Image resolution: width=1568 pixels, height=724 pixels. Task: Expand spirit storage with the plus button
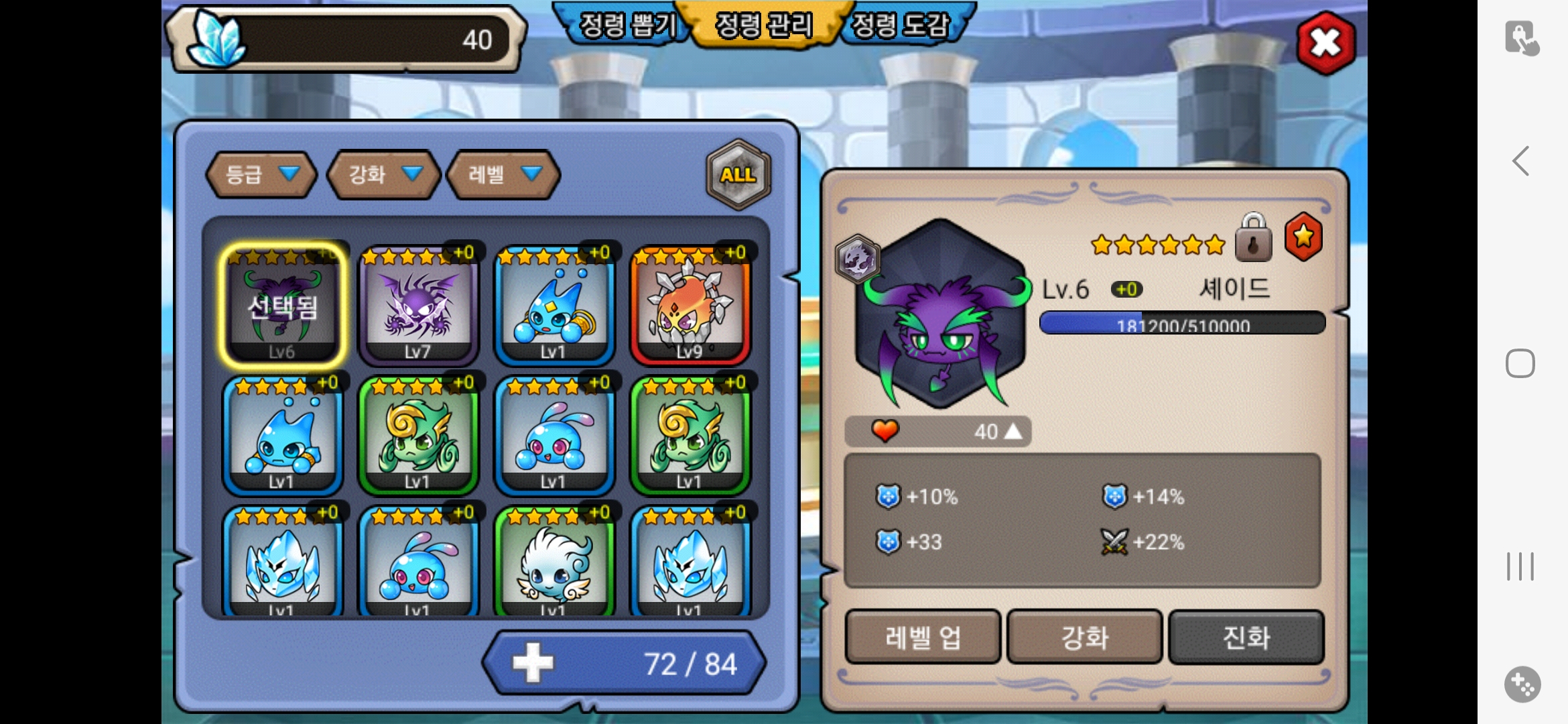[533, 663]
